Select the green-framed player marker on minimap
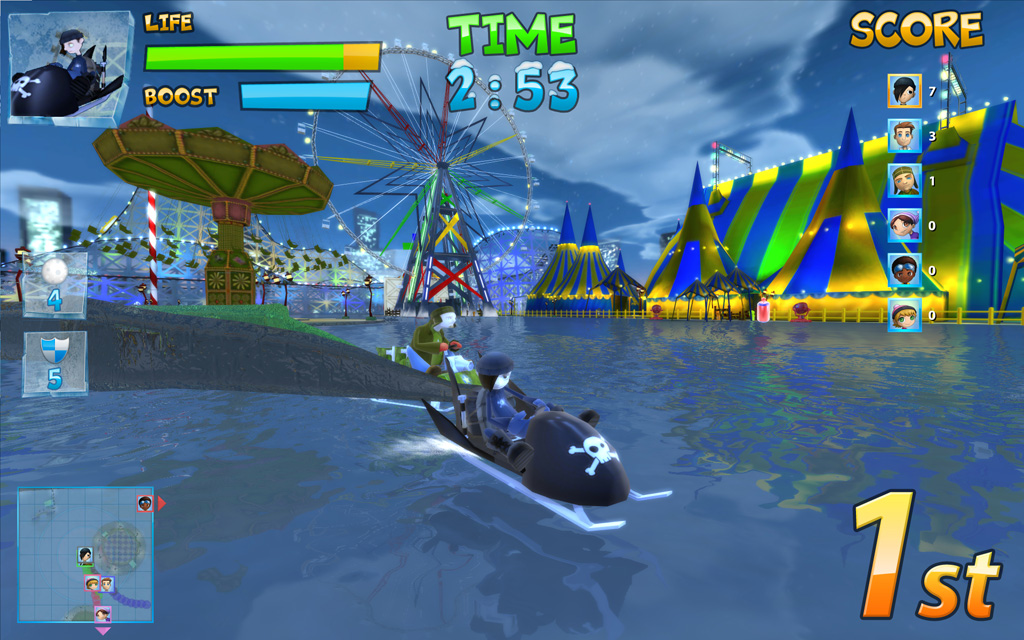Screen dimensions: 1024x640 click(x=86, y=555)
